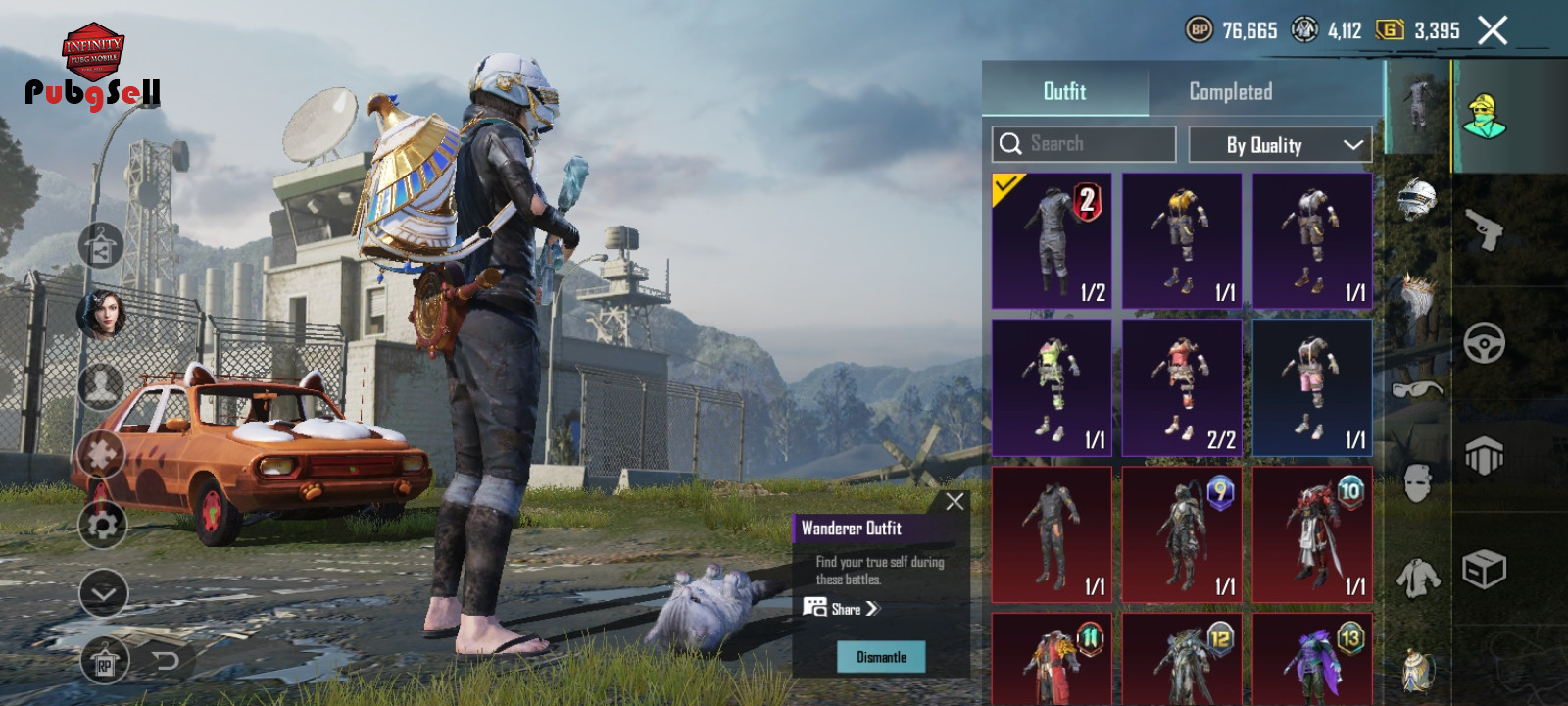
Task: Click the share icon on the left
Action: pos(101,246)
